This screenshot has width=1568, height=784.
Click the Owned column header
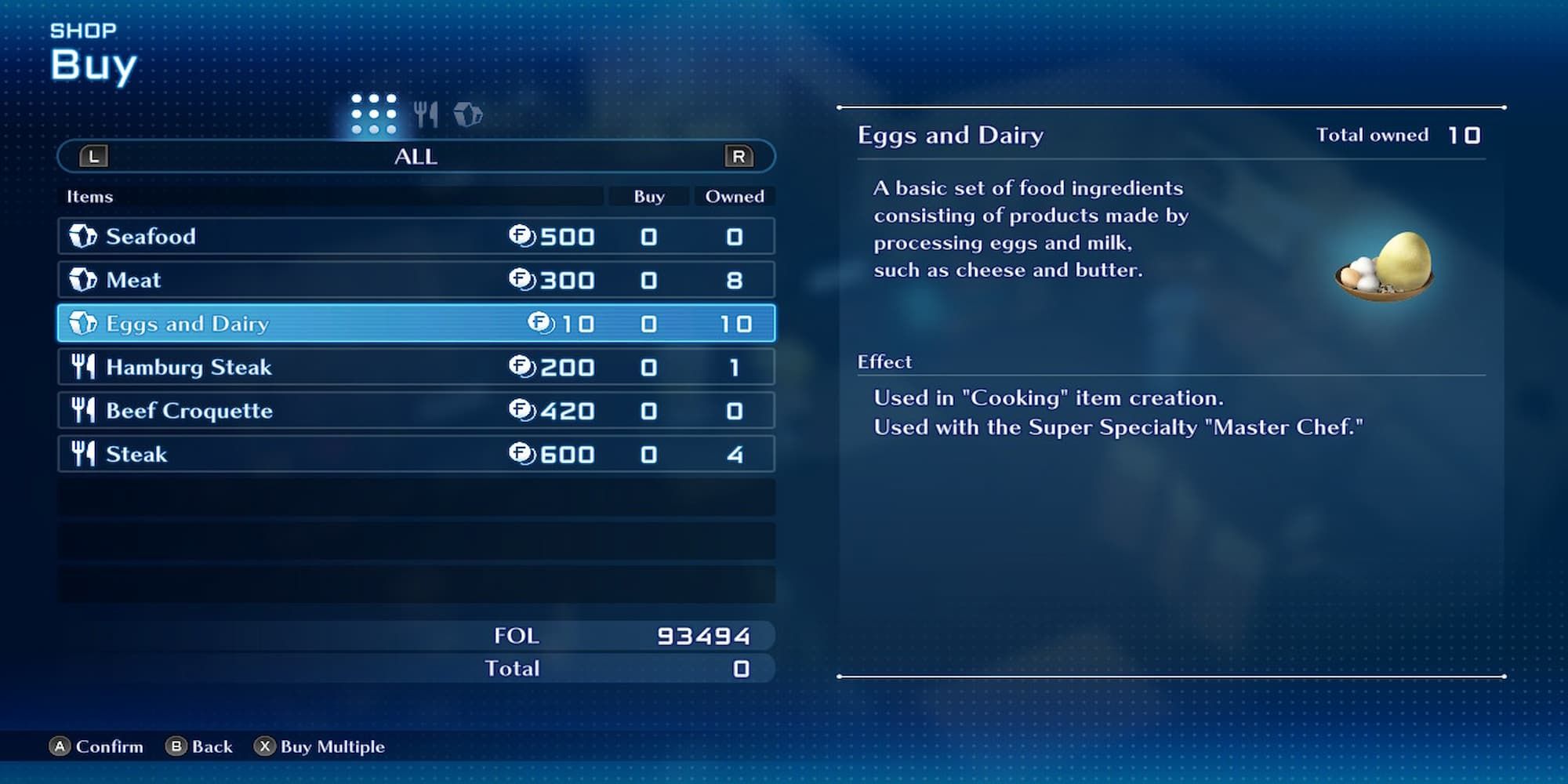point(734,196)
